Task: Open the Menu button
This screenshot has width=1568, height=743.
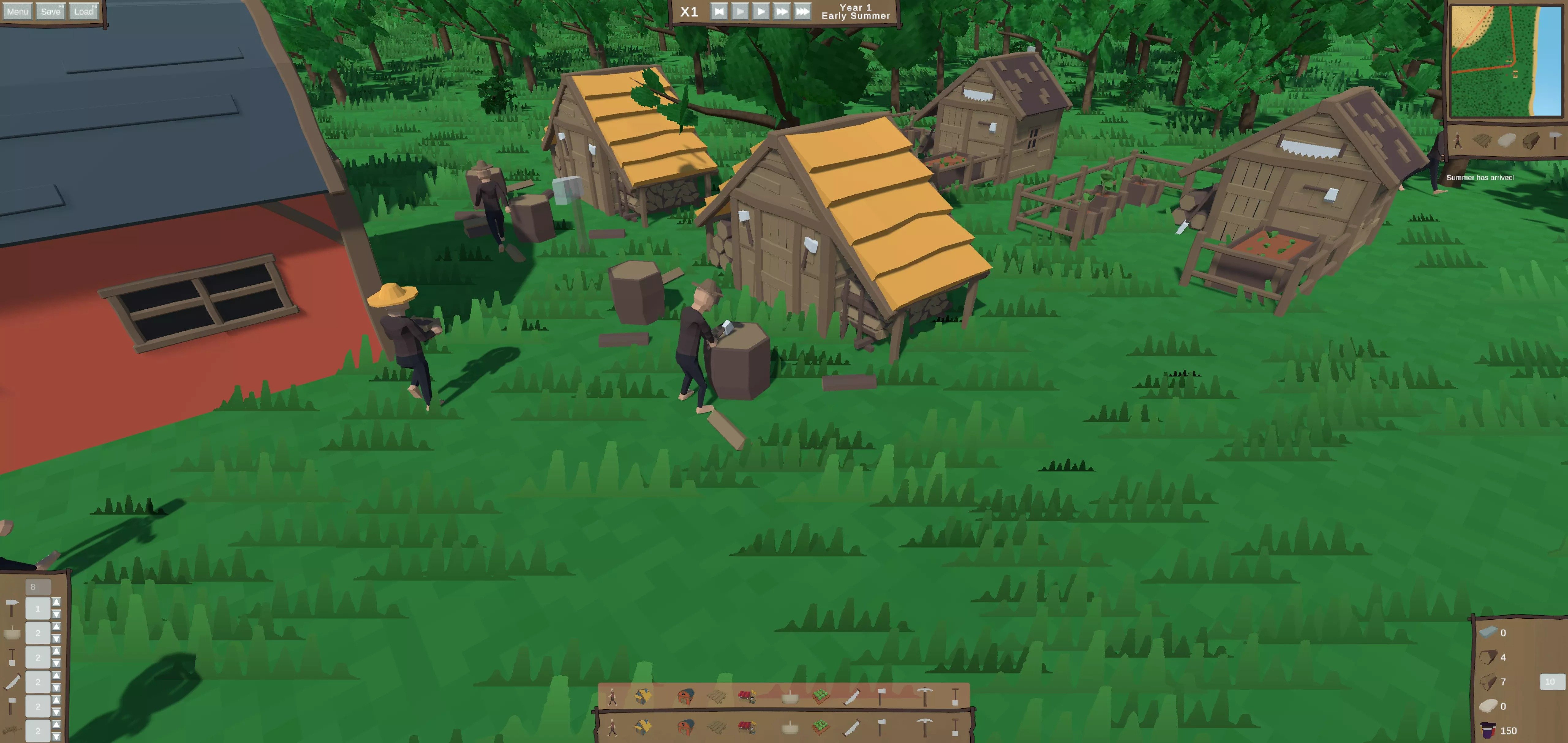Action: click(x=17, y=12)
